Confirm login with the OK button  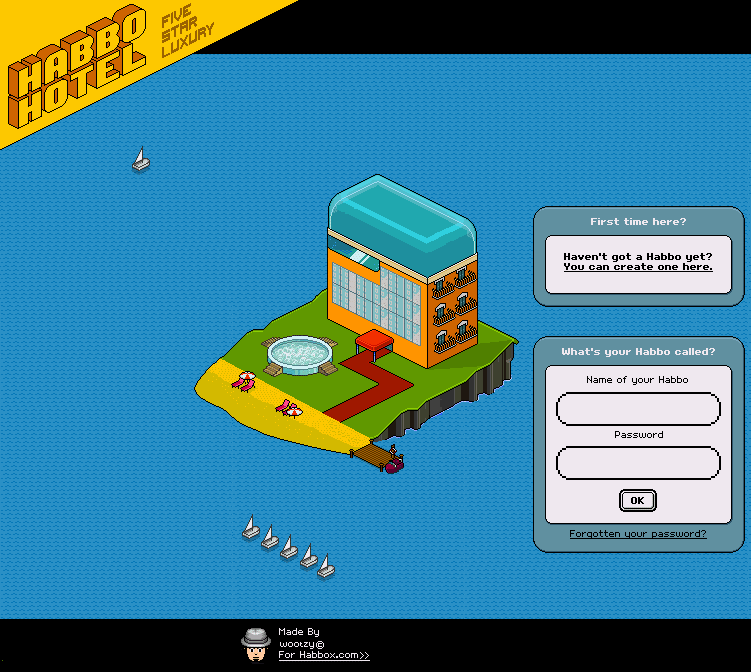pyautogui.click(x=637, y=500)
